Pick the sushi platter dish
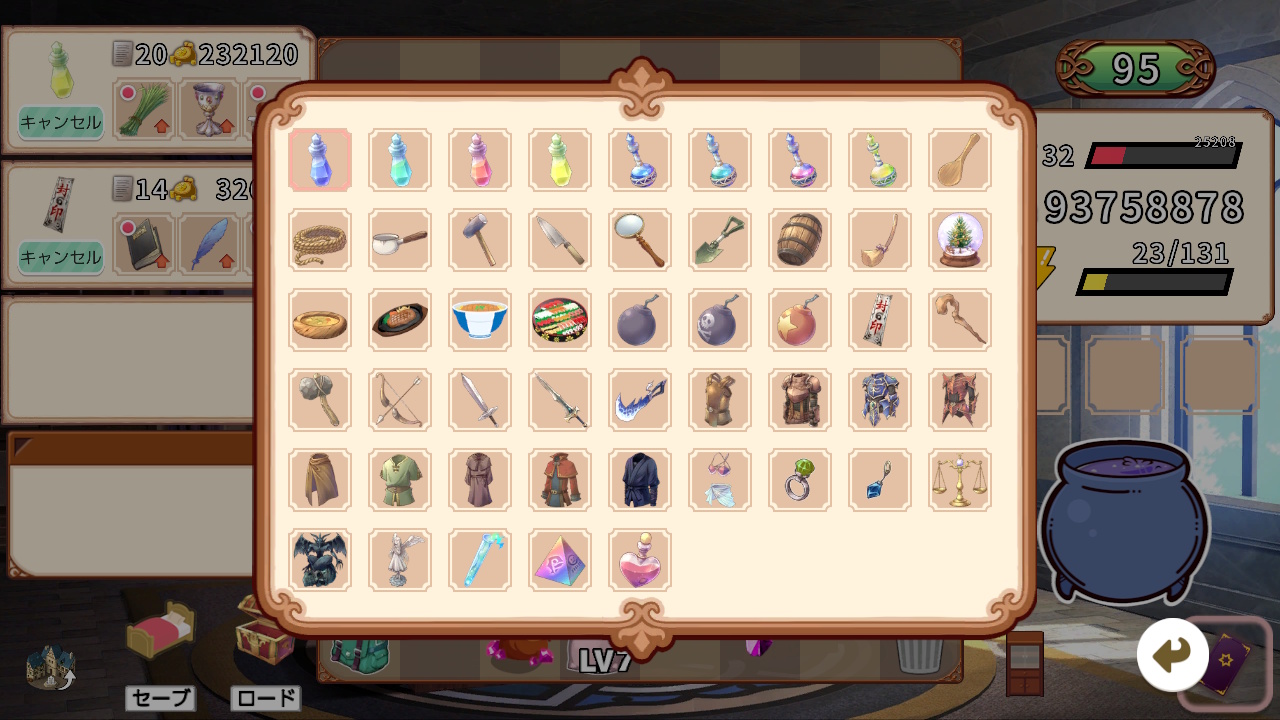This screenshot has width=1280, height=720. pyautogui.click(x=560, y=320)
